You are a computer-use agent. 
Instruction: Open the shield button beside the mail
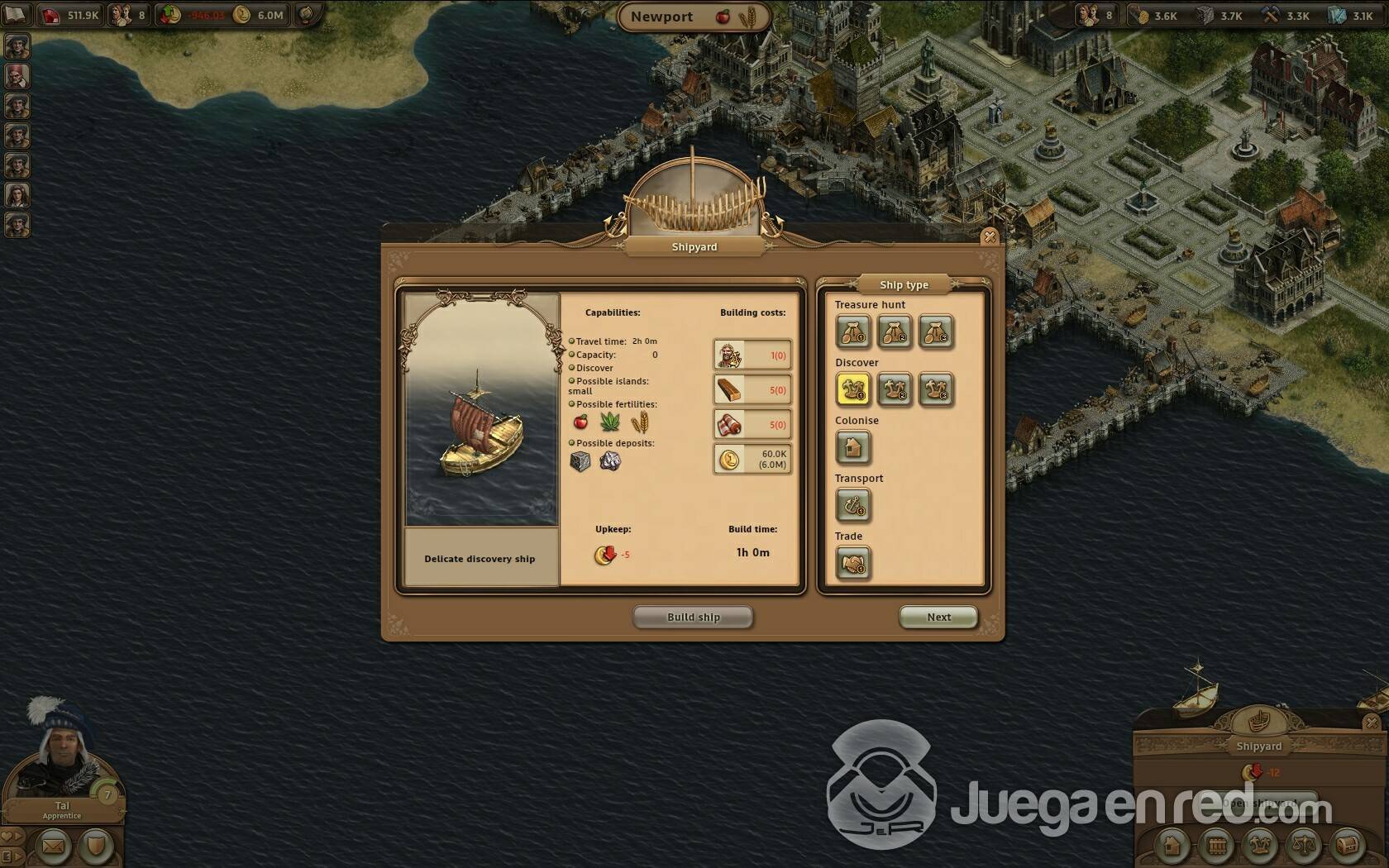(96, 847)
